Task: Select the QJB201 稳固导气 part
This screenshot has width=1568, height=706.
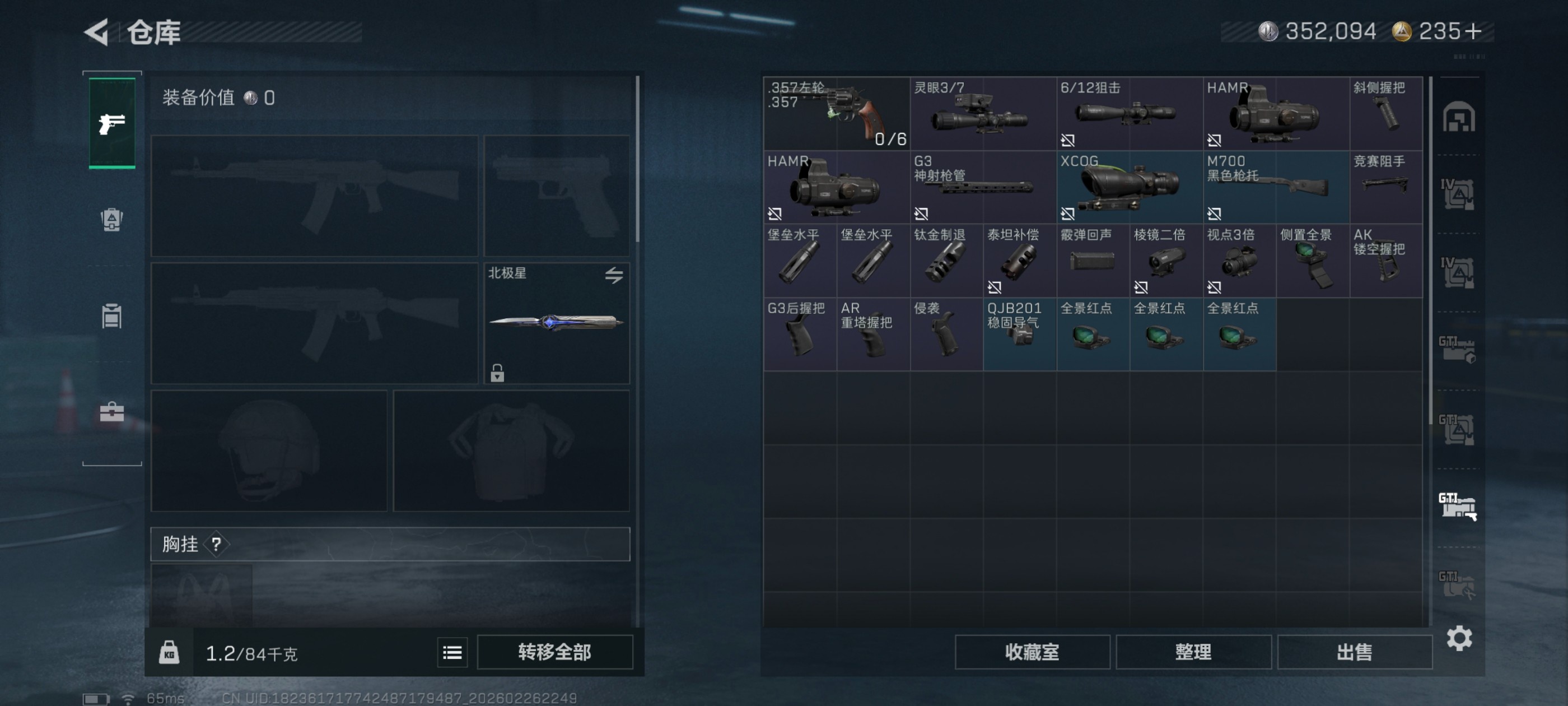Action: click(1020, 334)
